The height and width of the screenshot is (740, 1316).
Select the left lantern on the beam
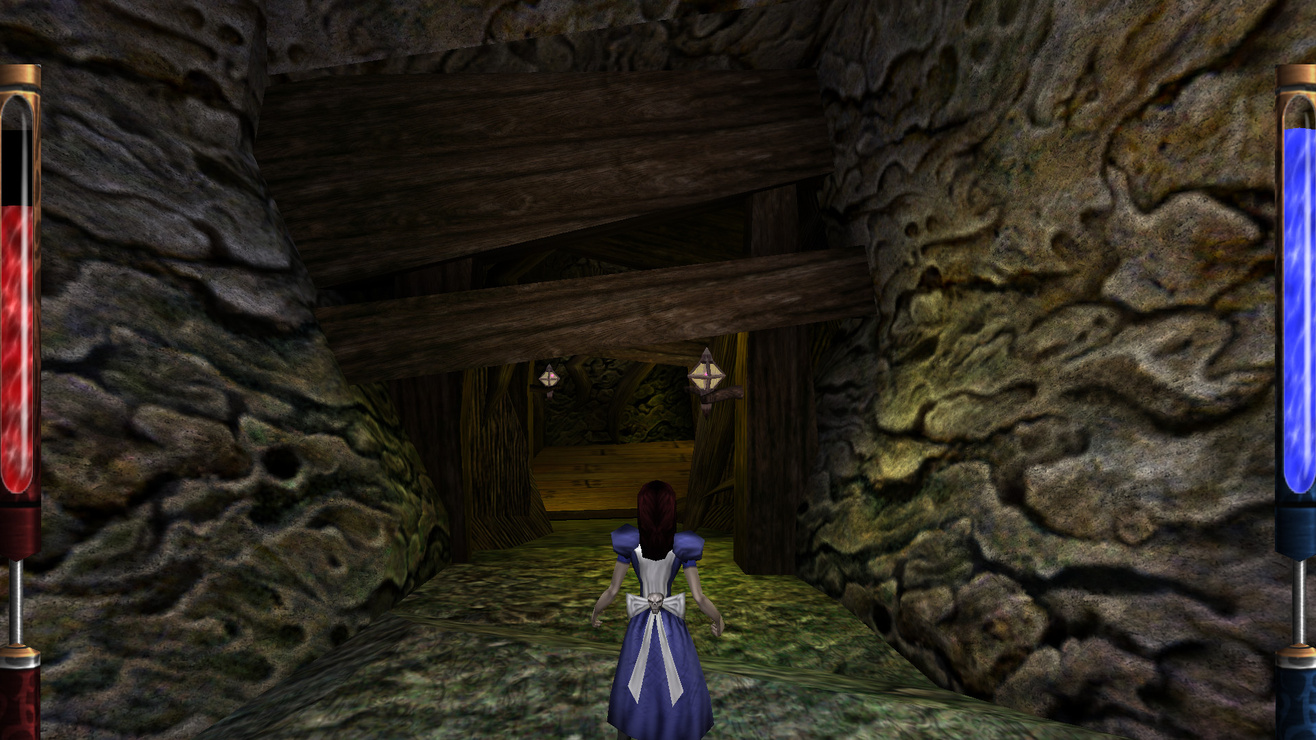(x=549, y=380)
